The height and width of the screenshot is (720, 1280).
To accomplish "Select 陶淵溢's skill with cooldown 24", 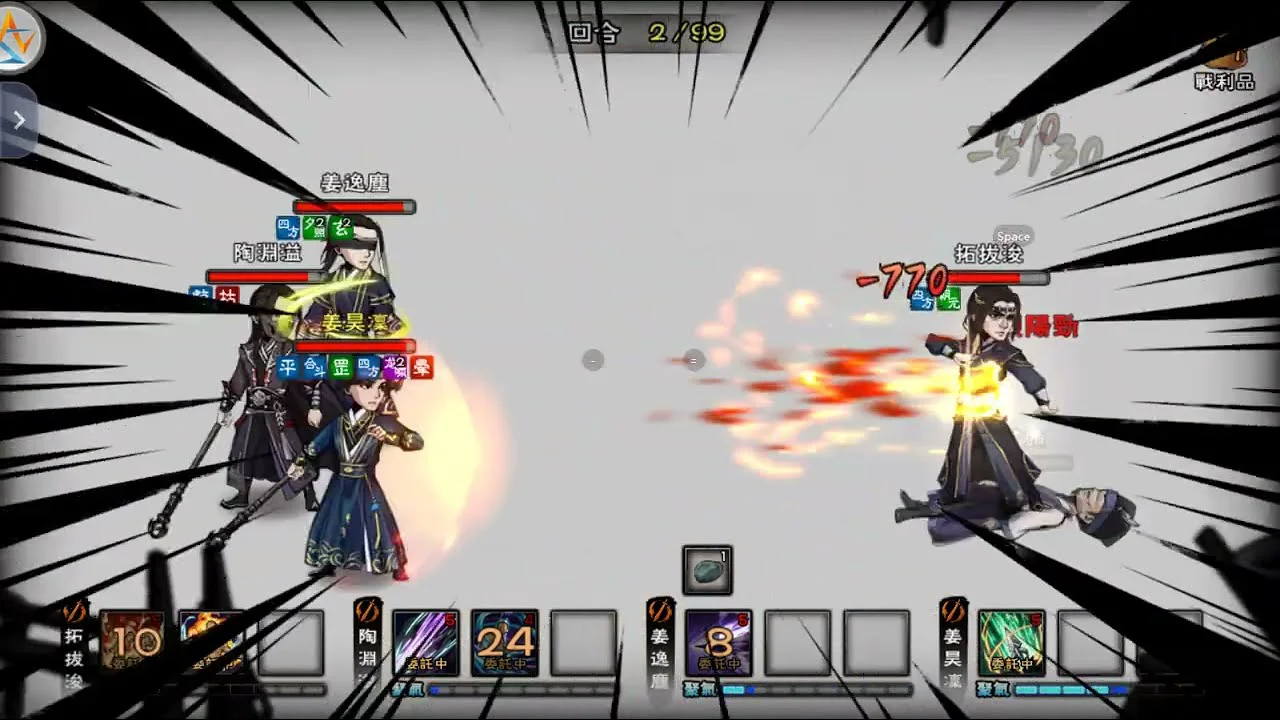I will coord(504,642).
